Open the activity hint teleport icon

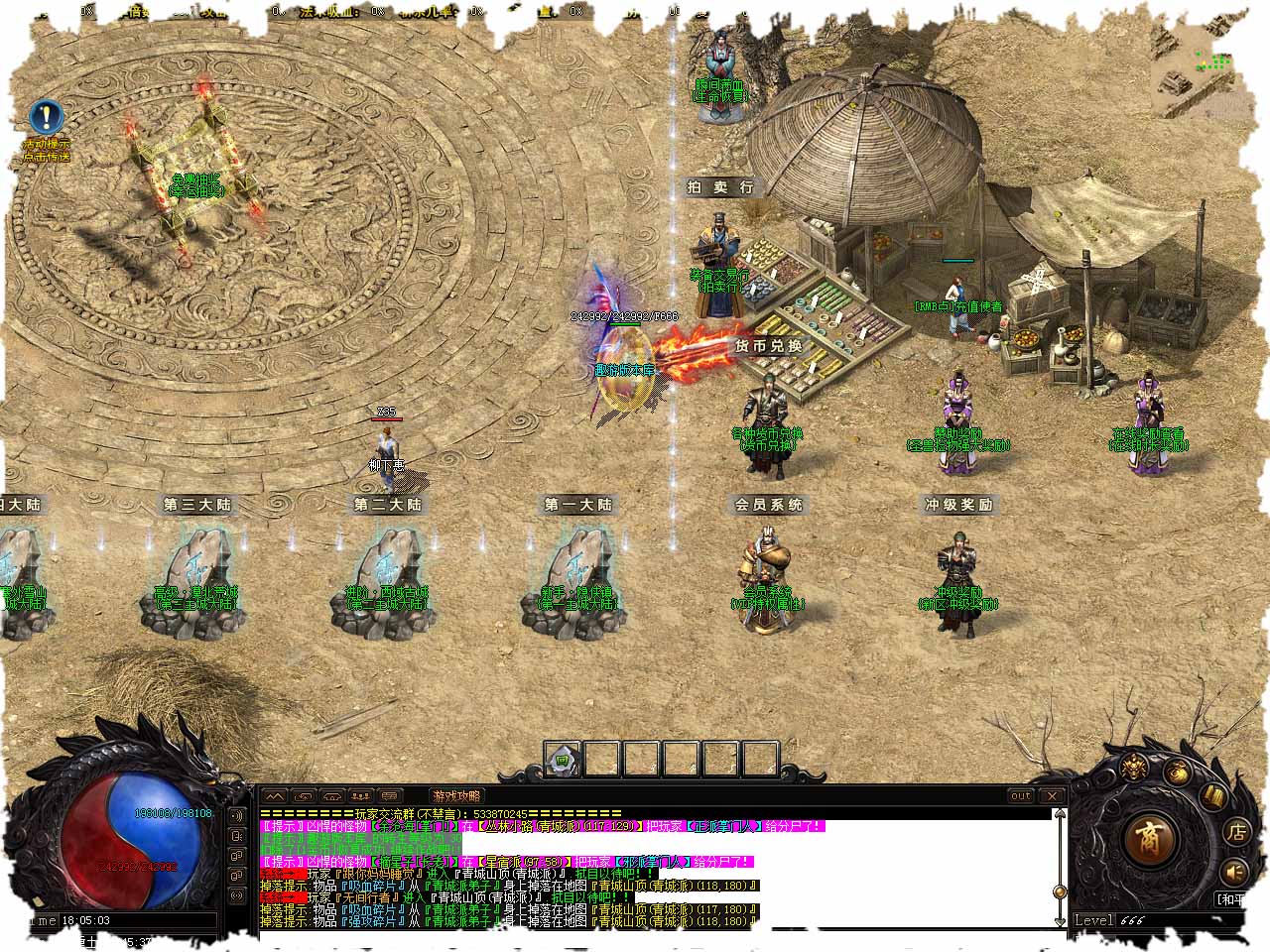(x=46, y=118)
